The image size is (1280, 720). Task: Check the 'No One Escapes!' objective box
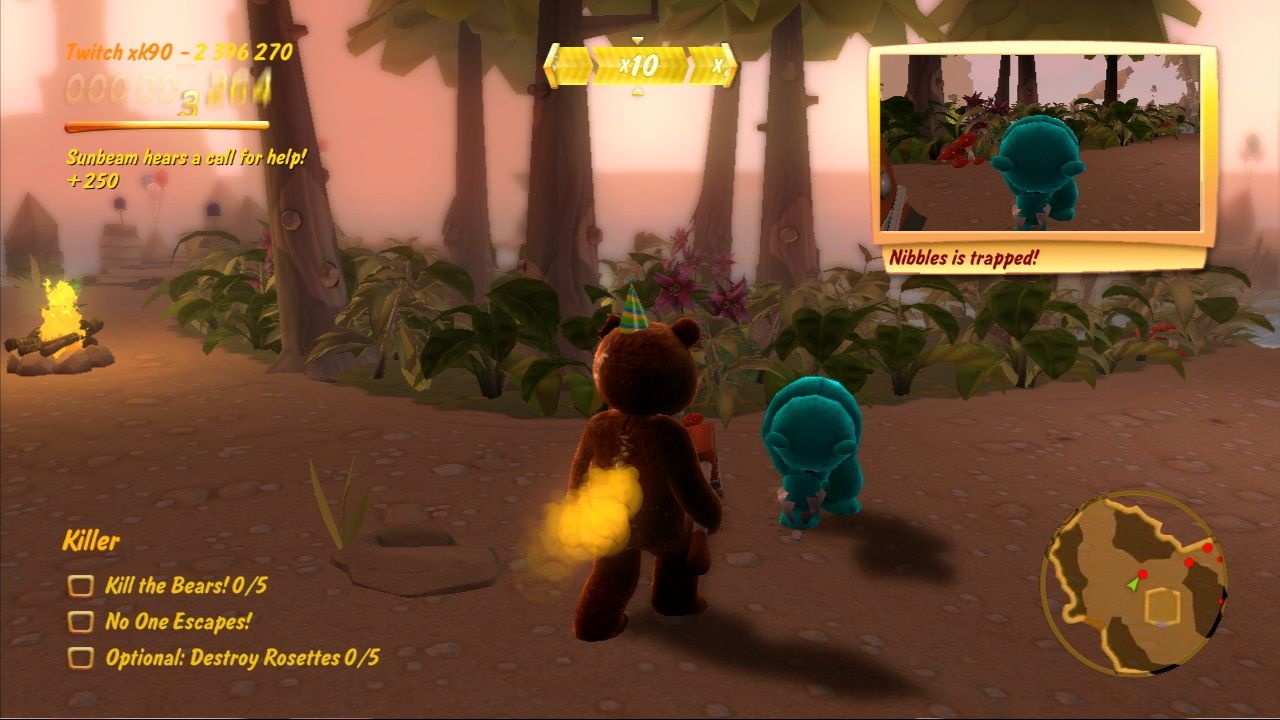(80, 621)
